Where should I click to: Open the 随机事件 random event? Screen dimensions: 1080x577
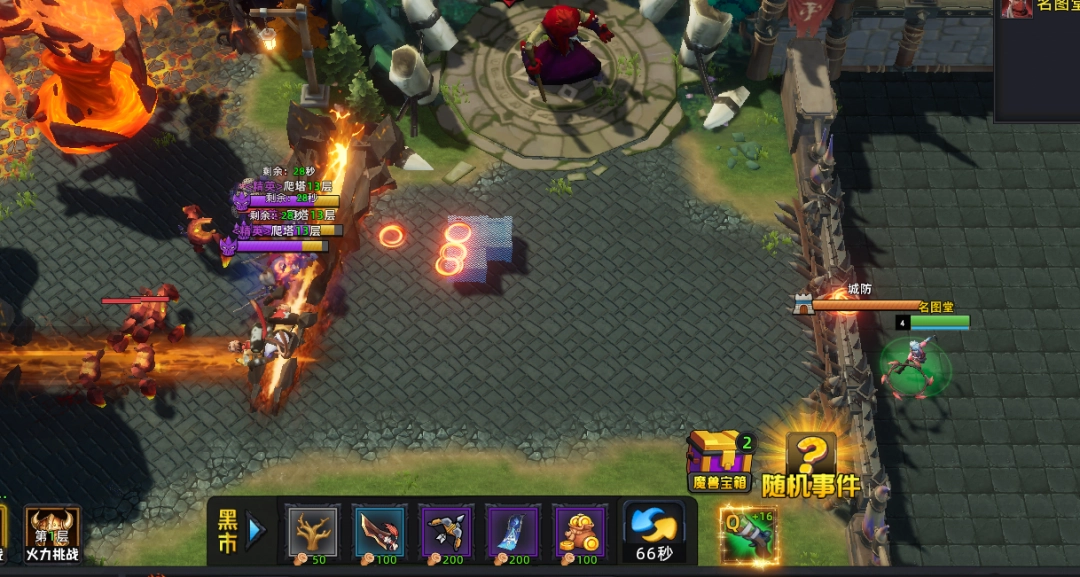[x=811, y=465]
